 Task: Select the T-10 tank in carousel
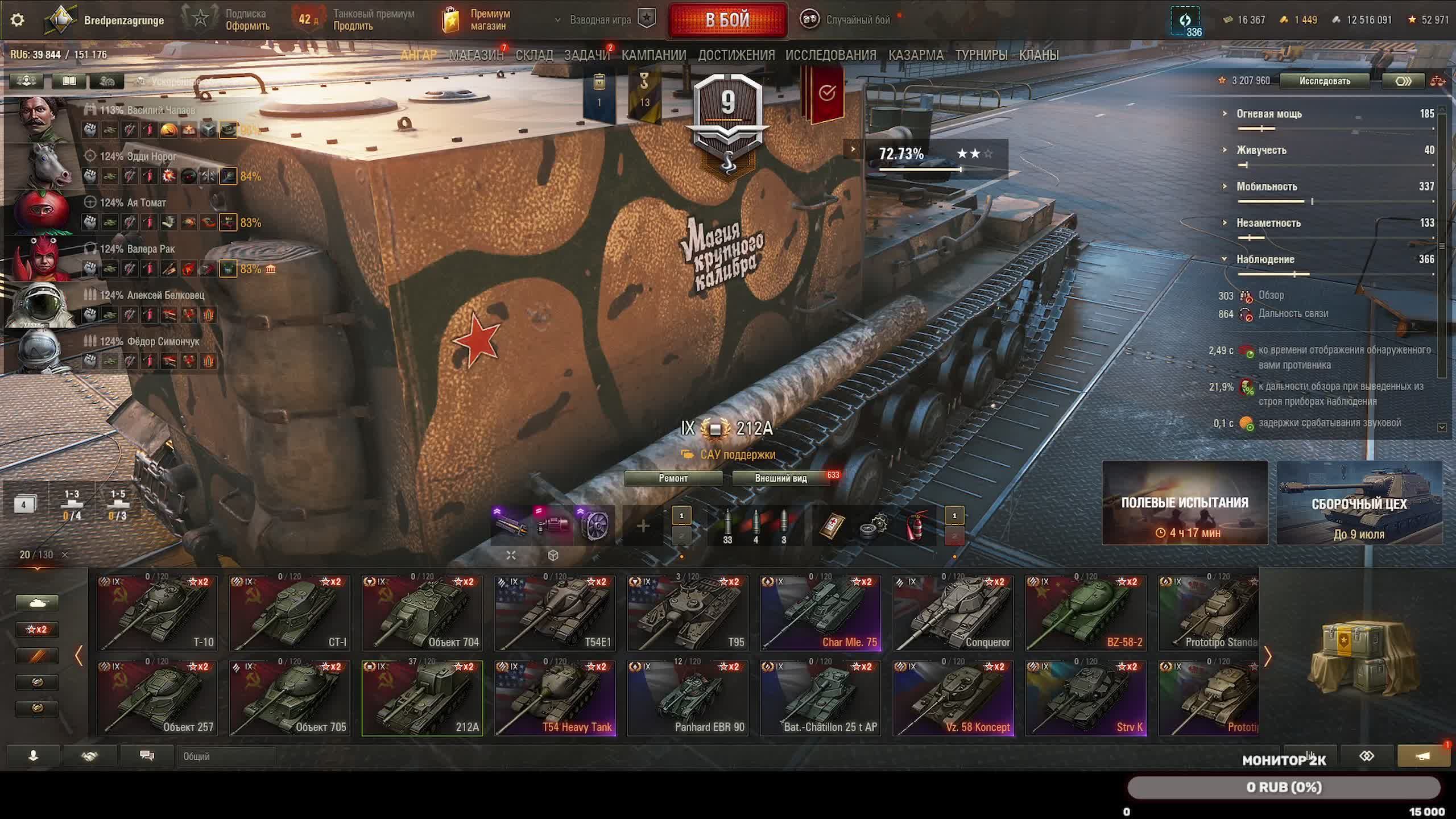(157, 613)
